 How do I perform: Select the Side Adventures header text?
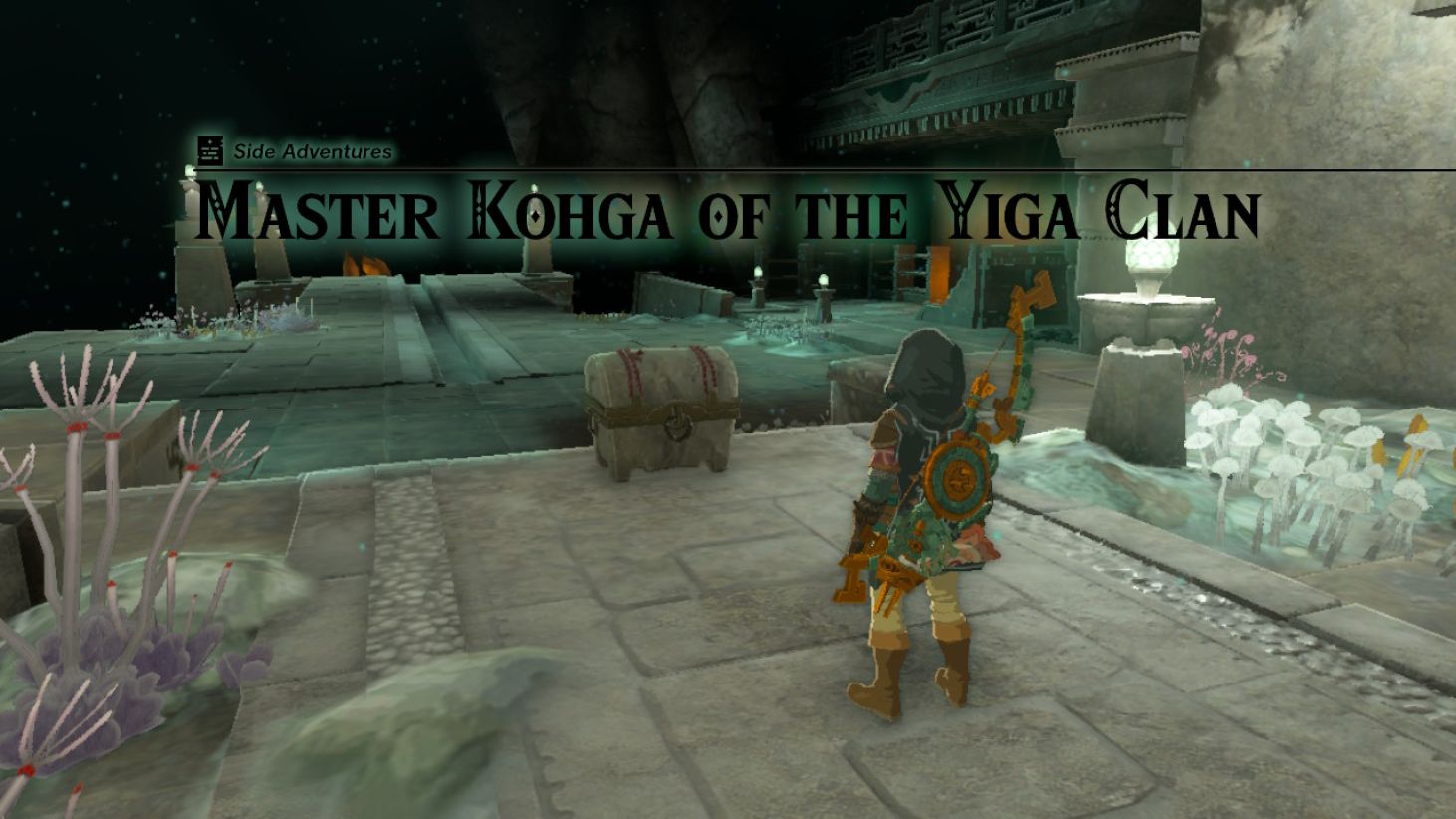point(311,153)
